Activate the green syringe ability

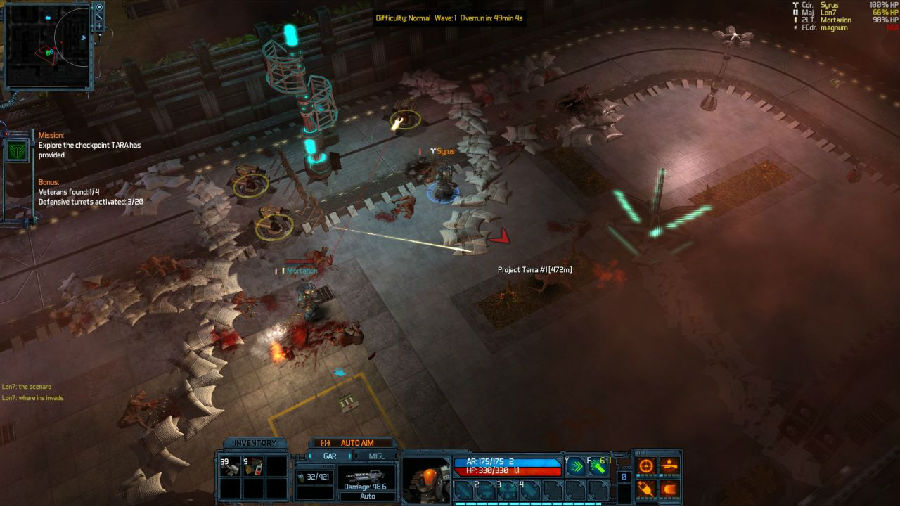point(599,465)
